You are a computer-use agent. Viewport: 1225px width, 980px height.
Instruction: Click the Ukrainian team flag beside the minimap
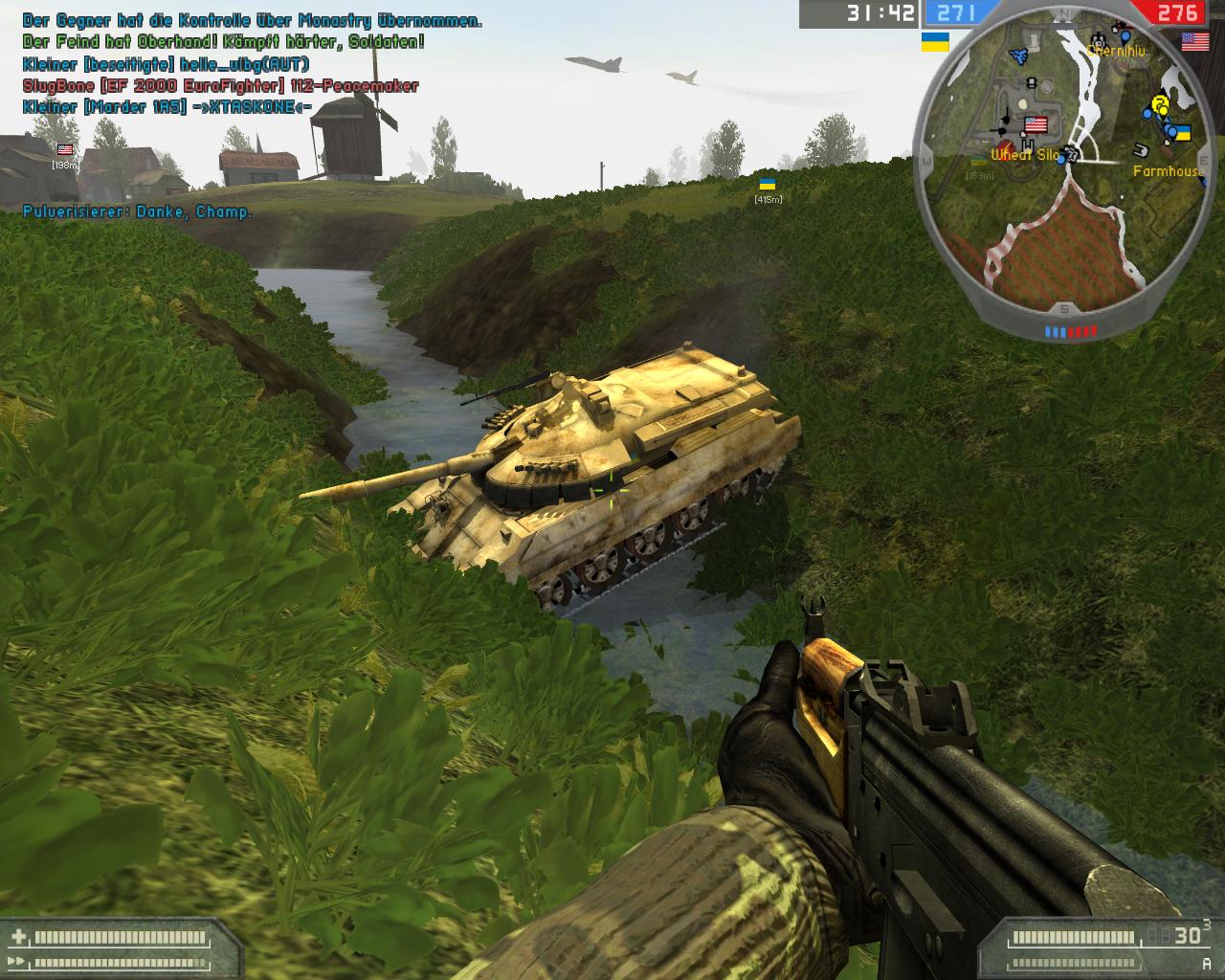click(x=935, y=42)
